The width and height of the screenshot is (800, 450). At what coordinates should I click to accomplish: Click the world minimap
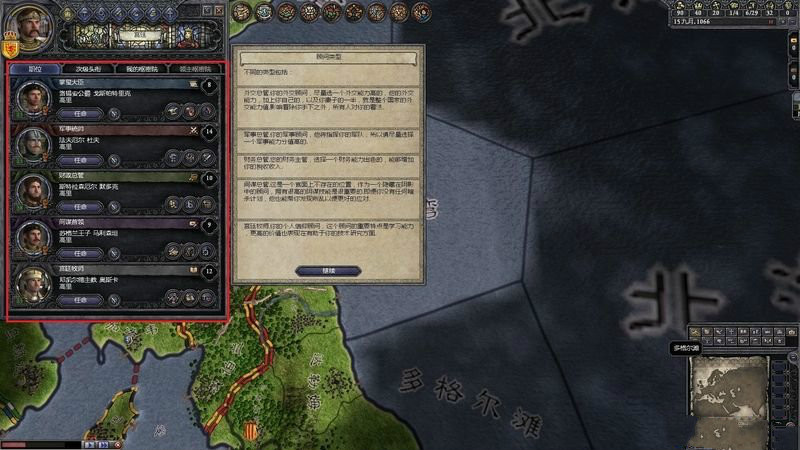point(729,388)
